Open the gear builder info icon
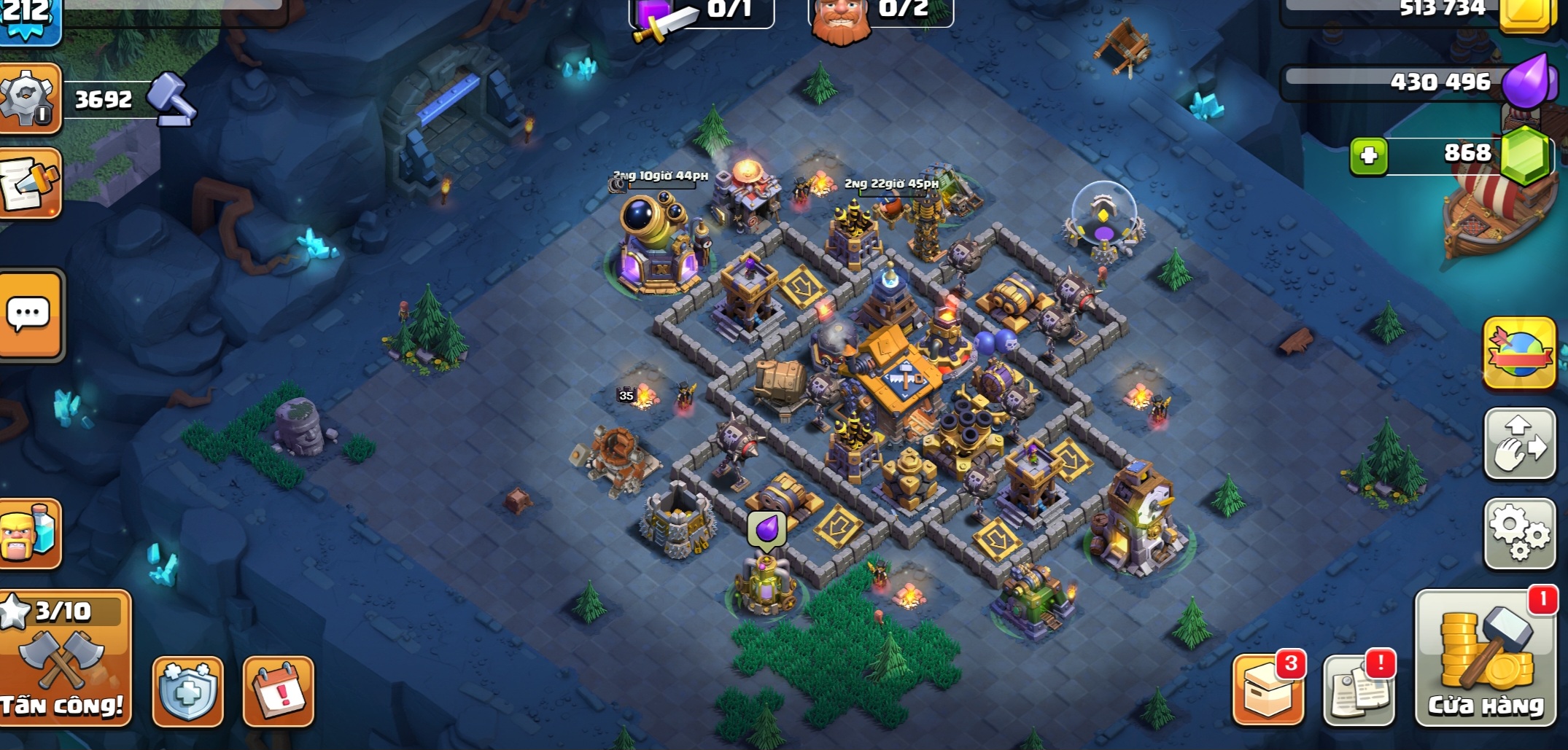Viewport: 1568px width, 750px height. pos(29,99)
